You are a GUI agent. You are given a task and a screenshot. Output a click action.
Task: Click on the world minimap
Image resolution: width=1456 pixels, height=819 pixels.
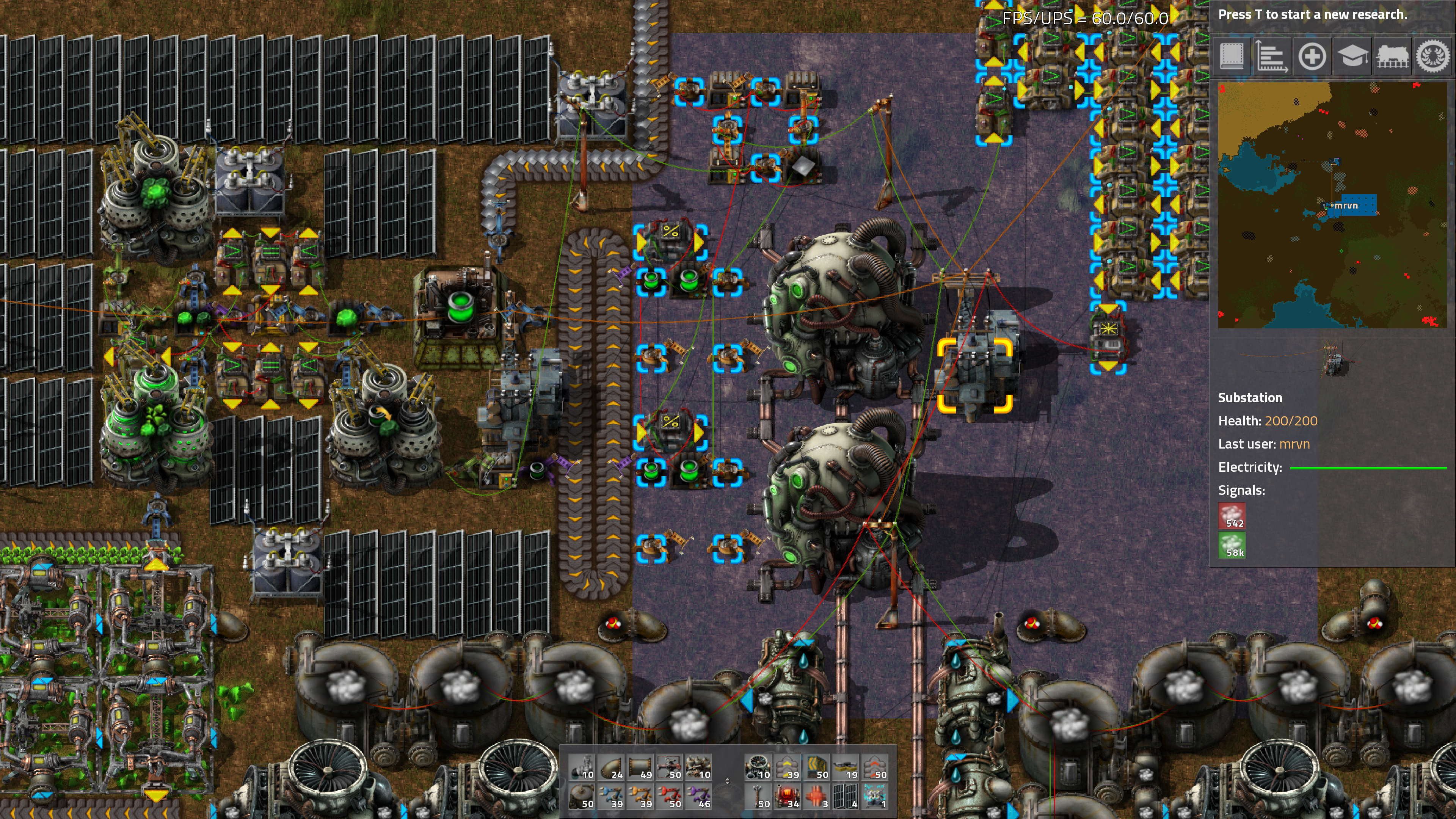coord(1332,205)
